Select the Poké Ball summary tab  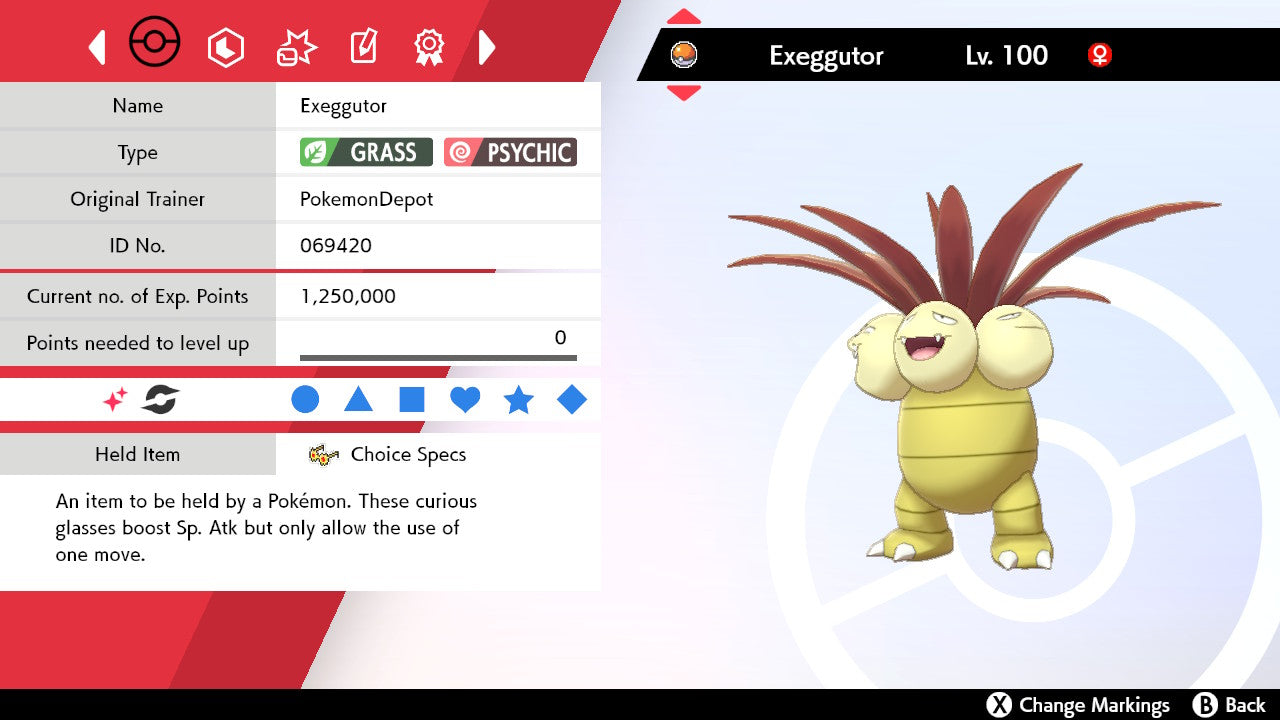point(155,45)
